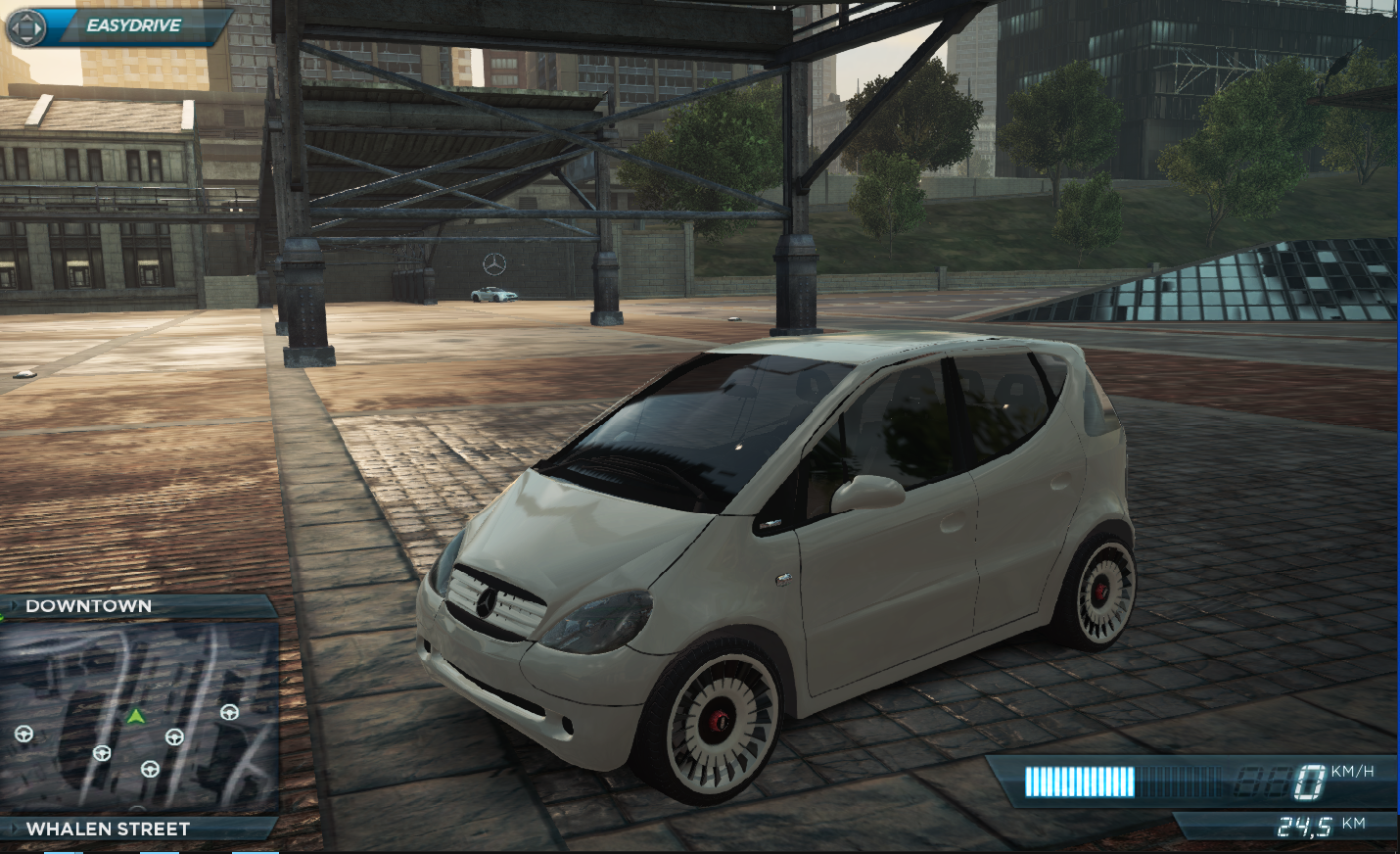Click the EasyDrive right directional arrow
This screenshot has width=1400, height=854.
click(39, 28)
